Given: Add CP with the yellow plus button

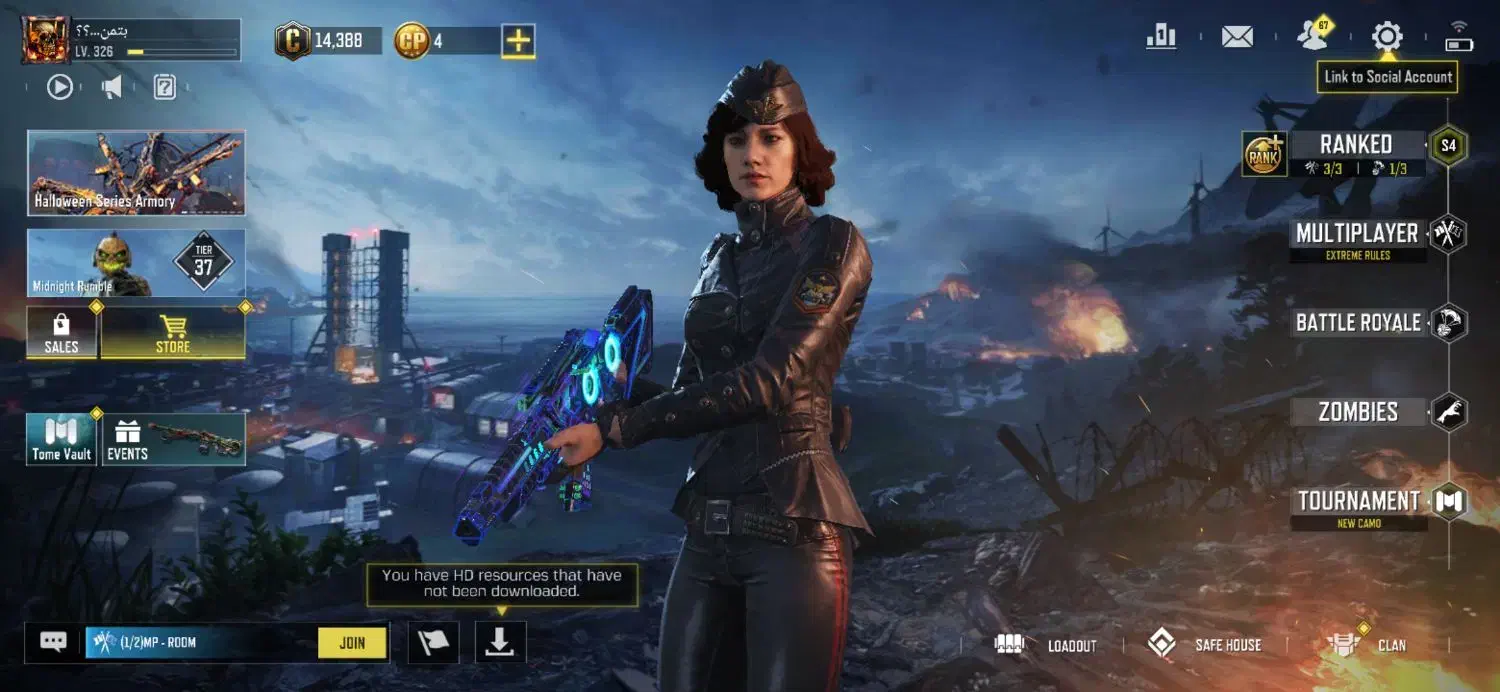Looking at the screenshot, I should [x=518, y=41].
